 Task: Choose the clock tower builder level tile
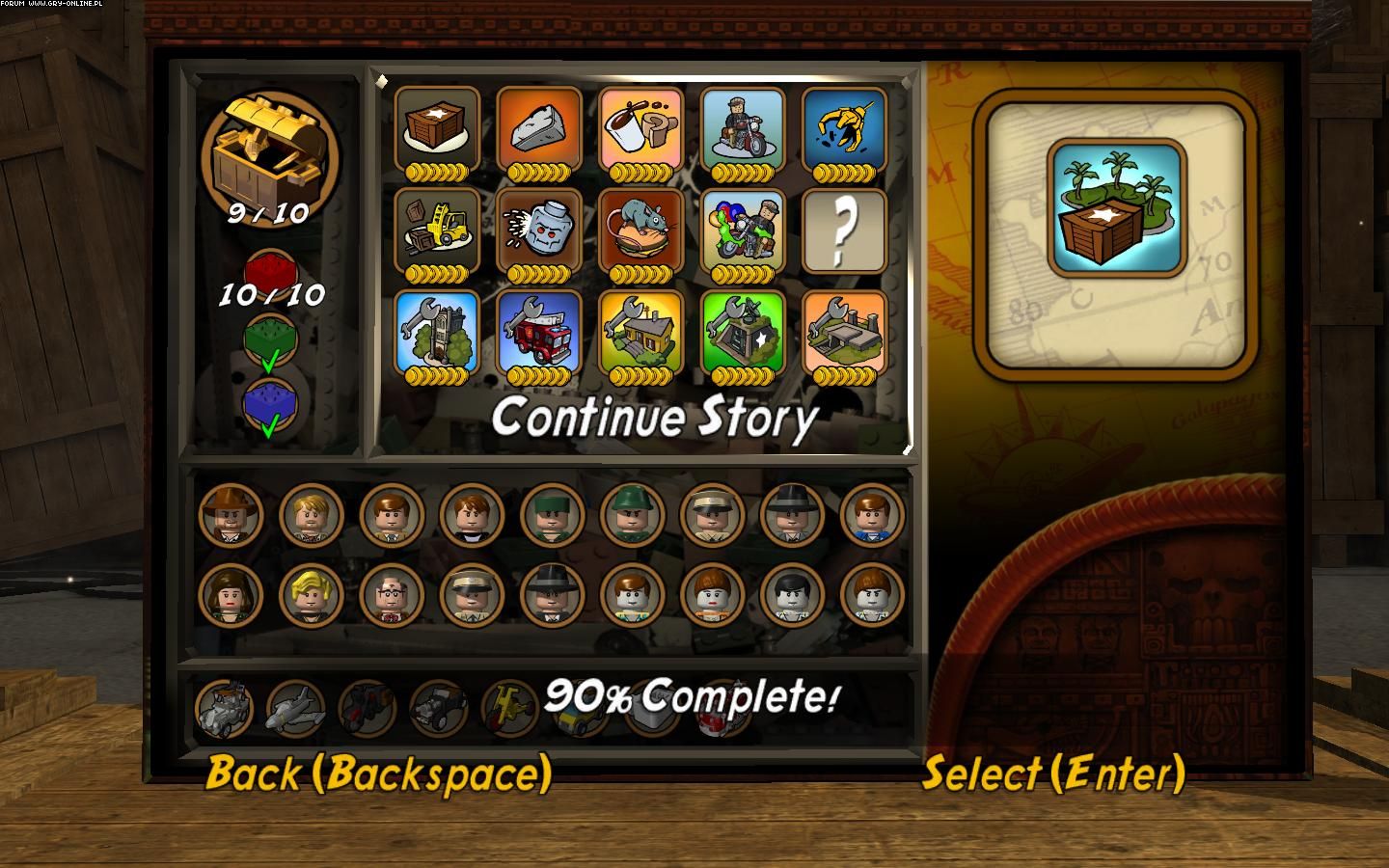[x=437, y=331]
